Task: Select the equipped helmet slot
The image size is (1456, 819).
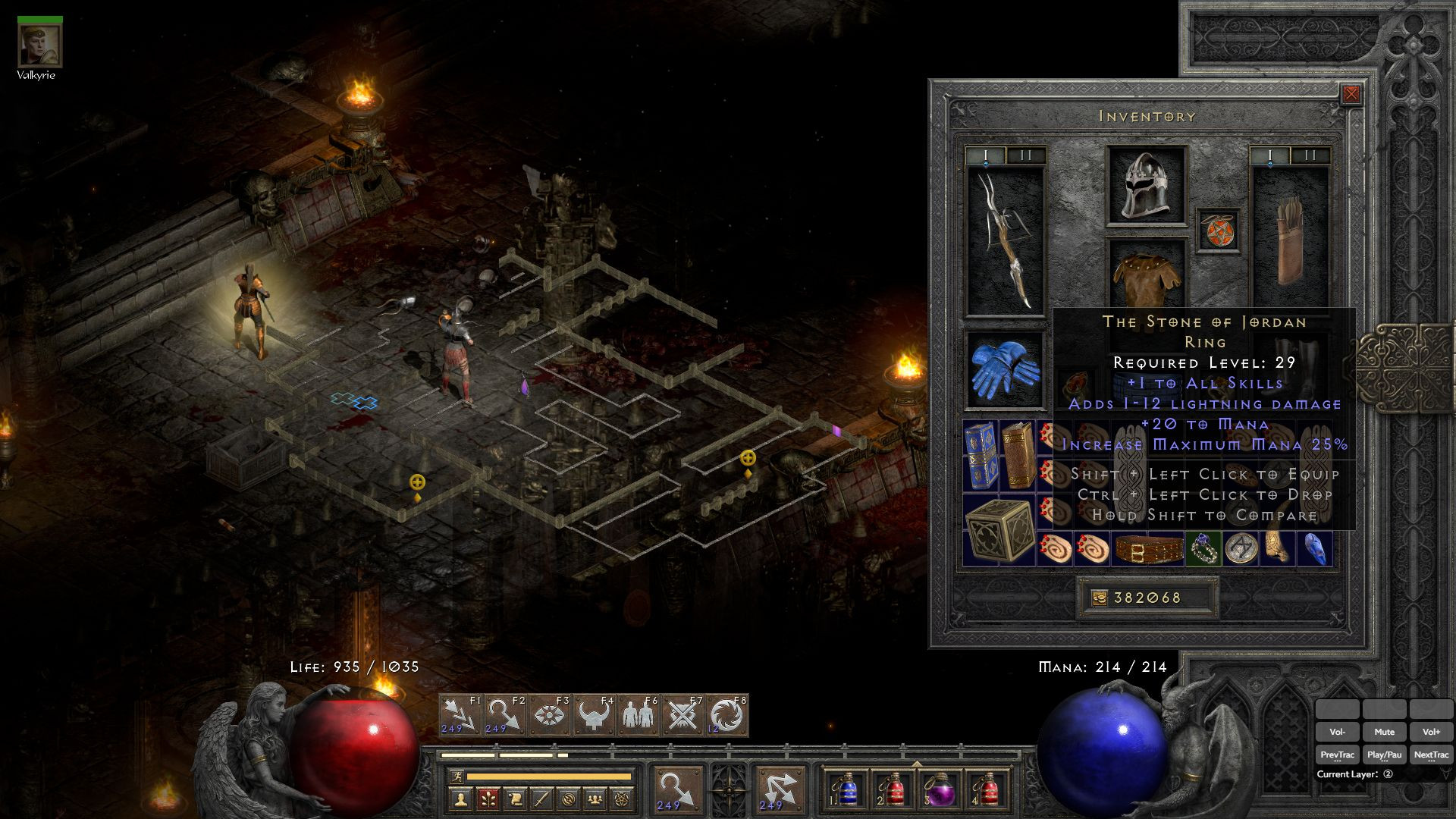Action: pos(1146,186)
